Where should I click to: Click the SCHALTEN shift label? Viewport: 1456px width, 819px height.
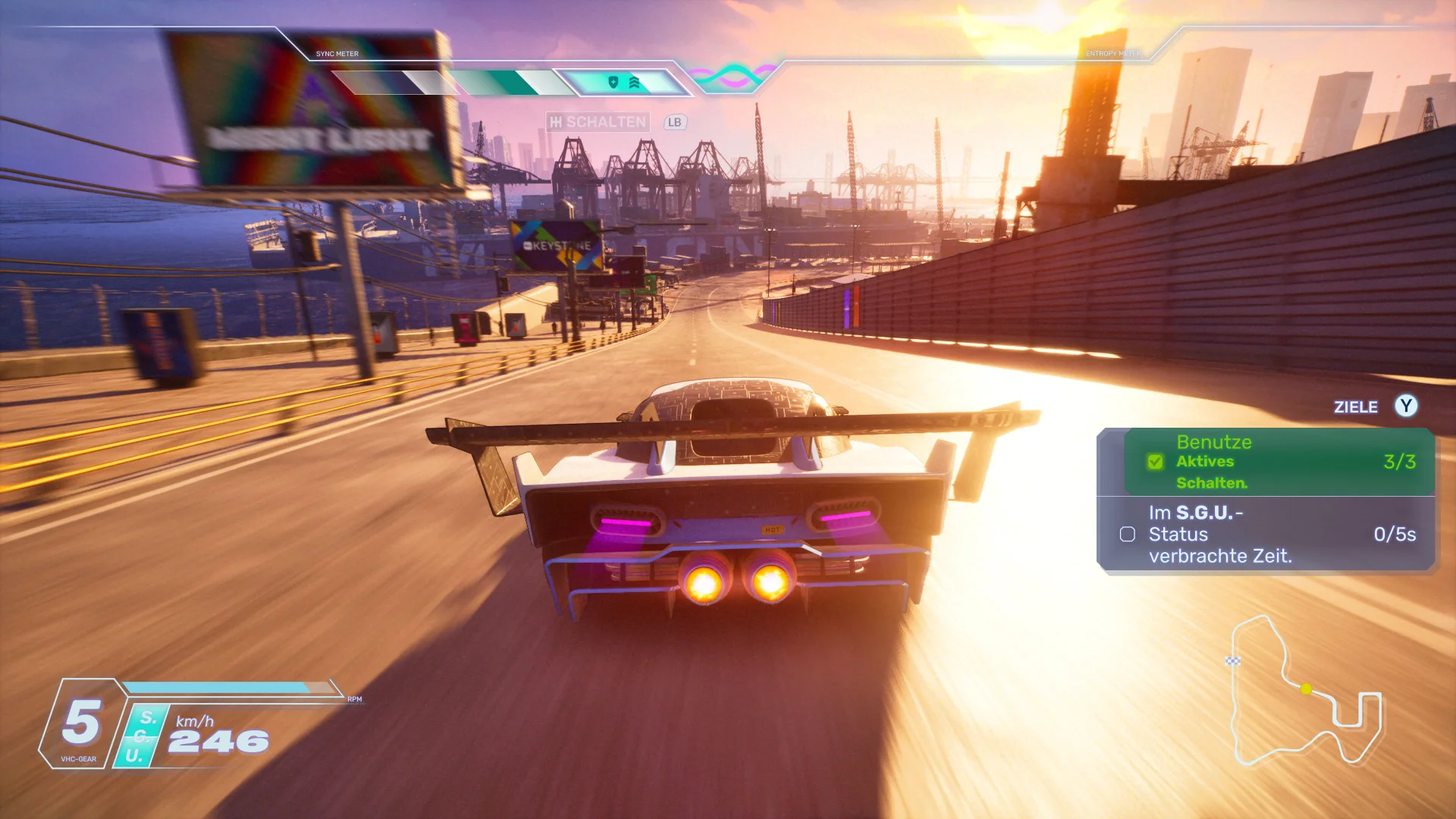[598, 122]
